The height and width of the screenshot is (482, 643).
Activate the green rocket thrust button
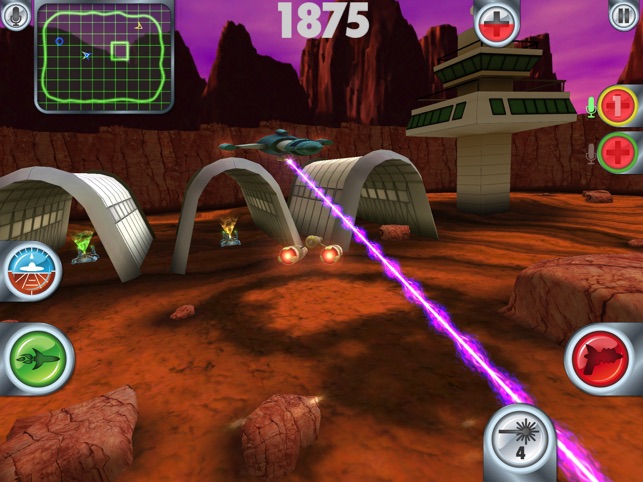[38, 358]
